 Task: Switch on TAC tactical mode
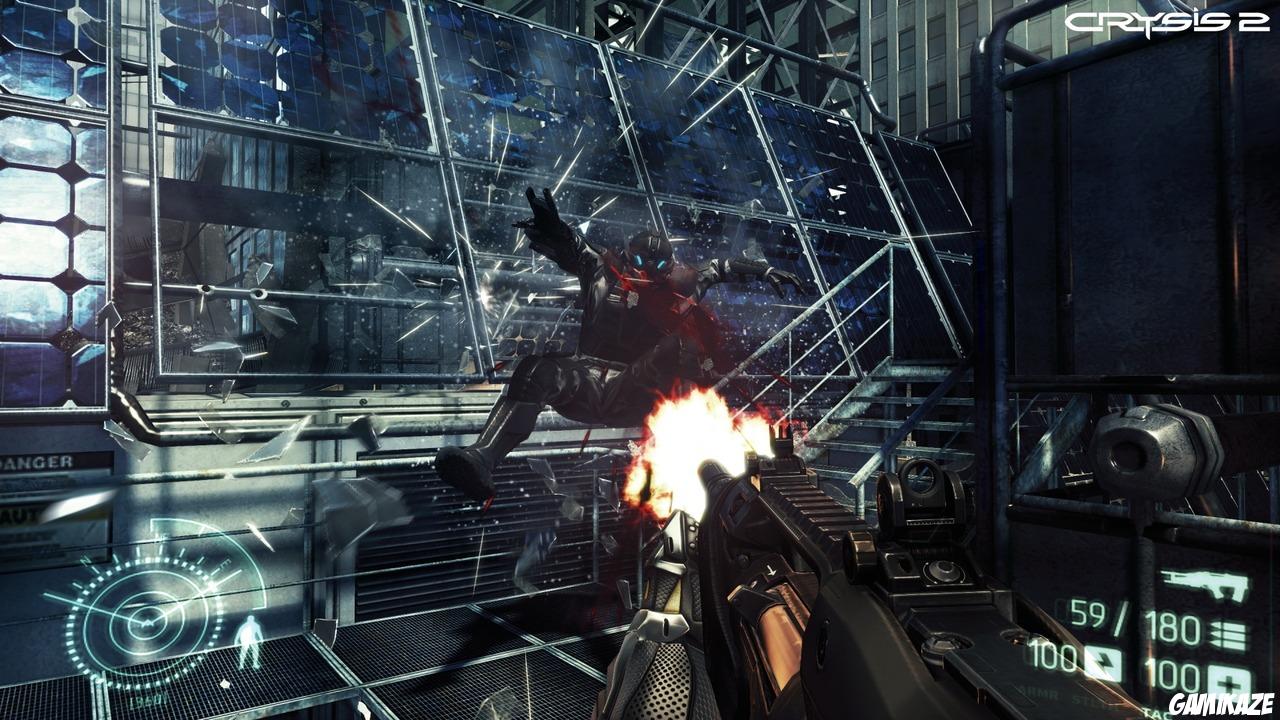click(x=1155, y=710)
